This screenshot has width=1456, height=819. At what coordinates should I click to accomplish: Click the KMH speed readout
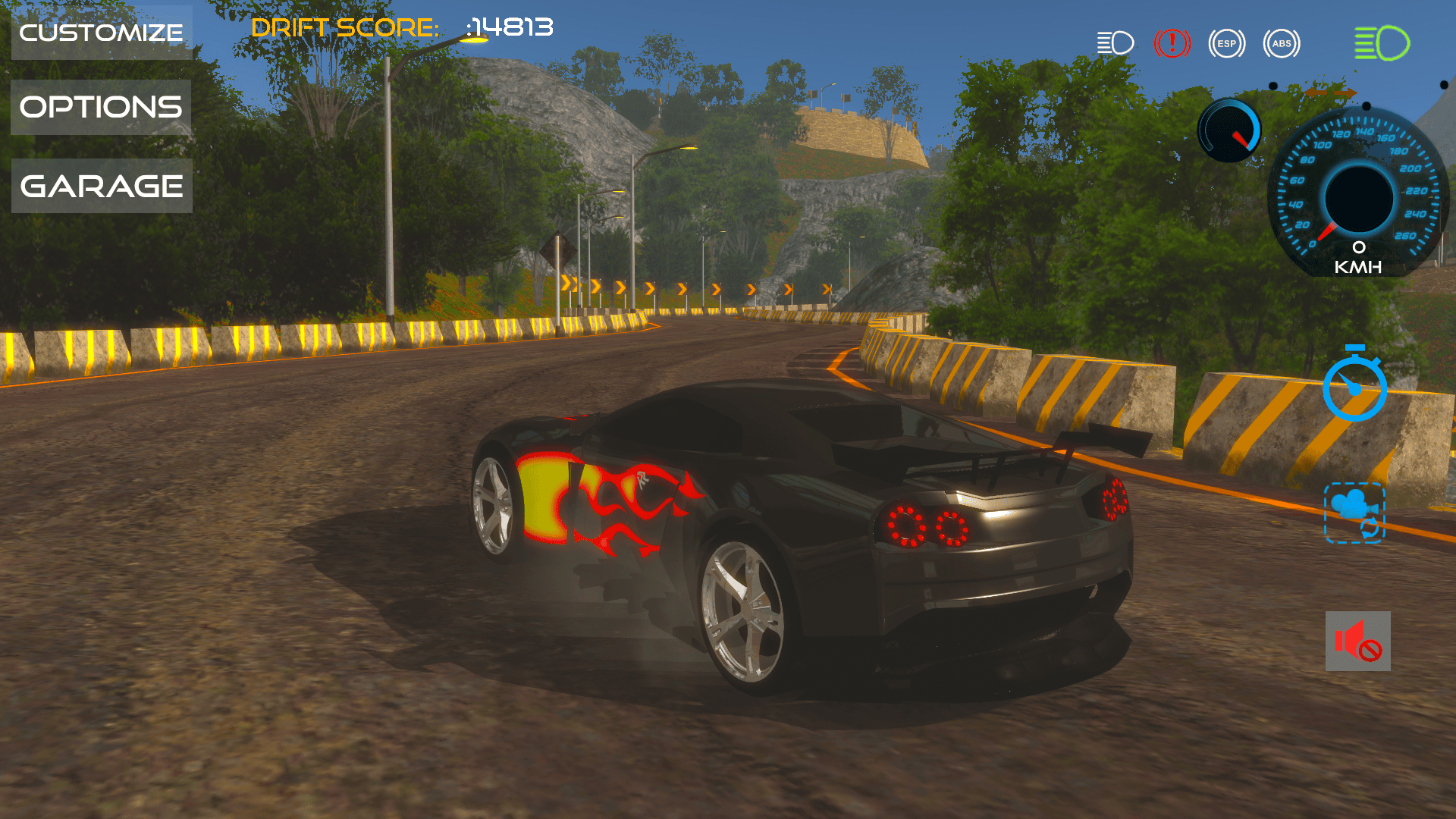pyautogui.click(x=1357, y=267)
